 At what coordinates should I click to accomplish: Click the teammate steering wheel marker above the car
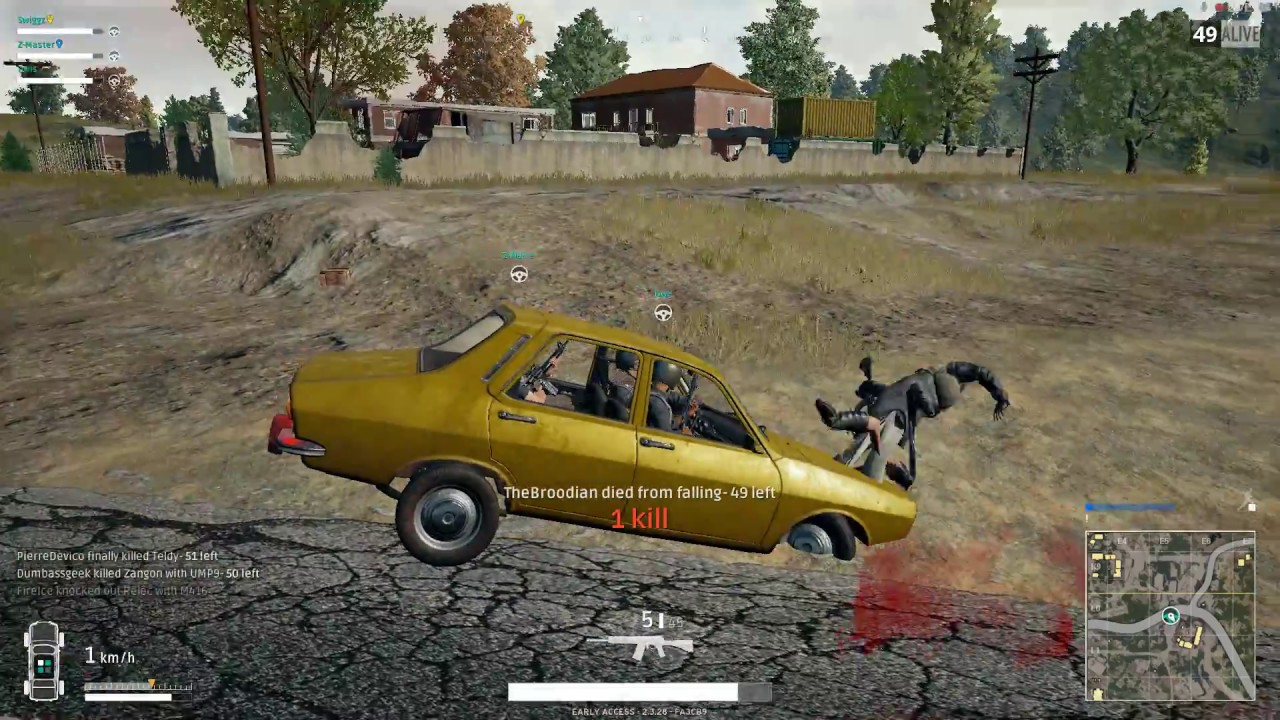tap(518, 274)
